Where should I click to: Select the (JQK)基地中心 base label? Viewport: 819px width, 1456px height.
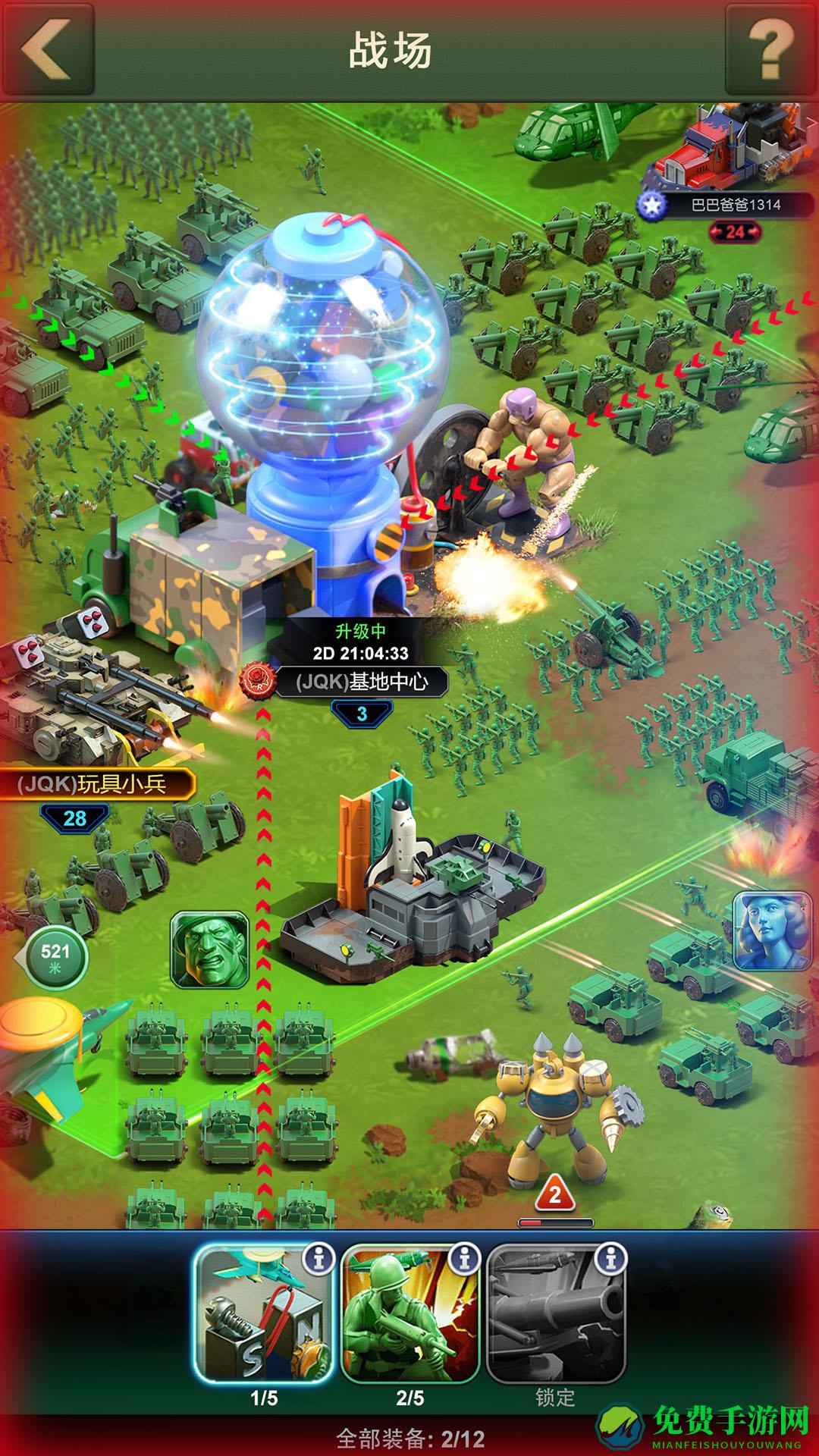click(361, 682)
